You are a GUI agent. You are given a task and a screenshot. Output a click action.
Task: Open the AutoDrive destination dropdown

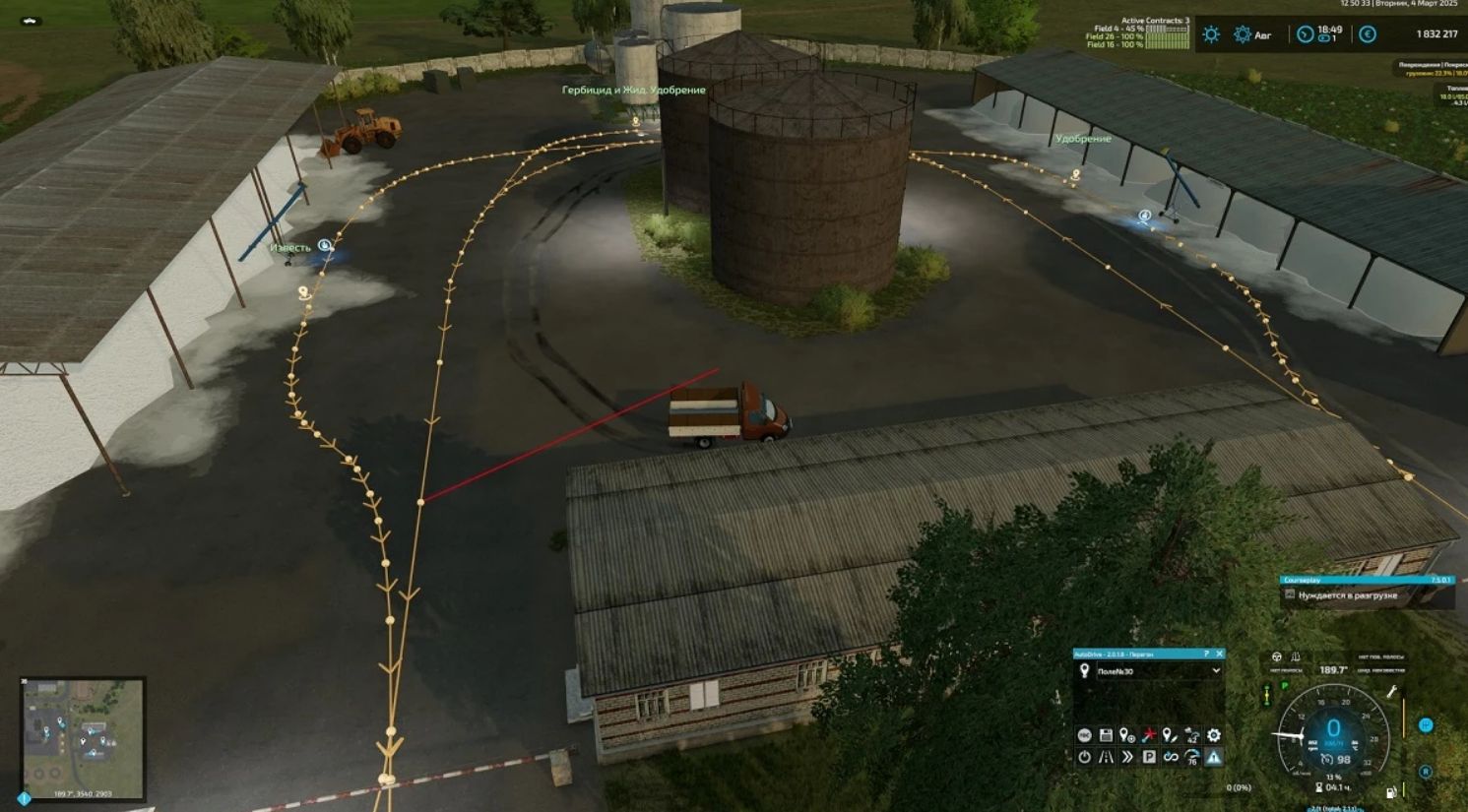[x=1215, y=671]
